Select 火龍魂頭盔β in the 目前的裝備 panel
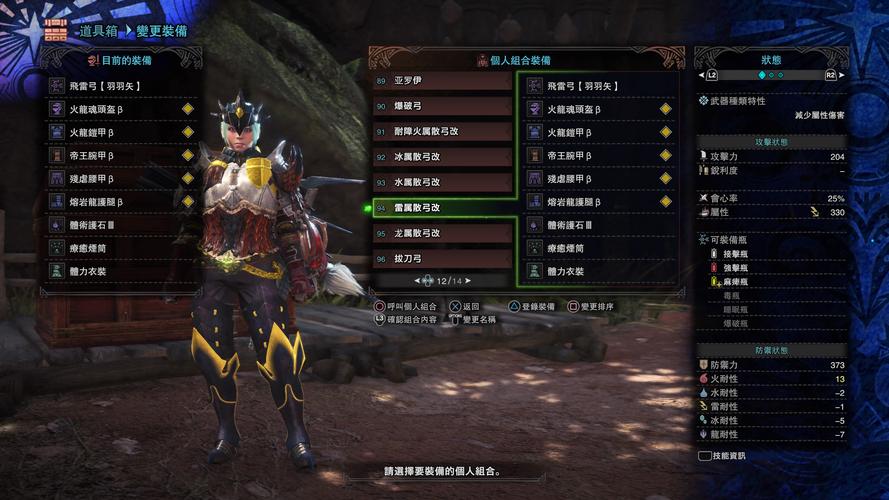The image size is (889, 500). pos(122,109)
